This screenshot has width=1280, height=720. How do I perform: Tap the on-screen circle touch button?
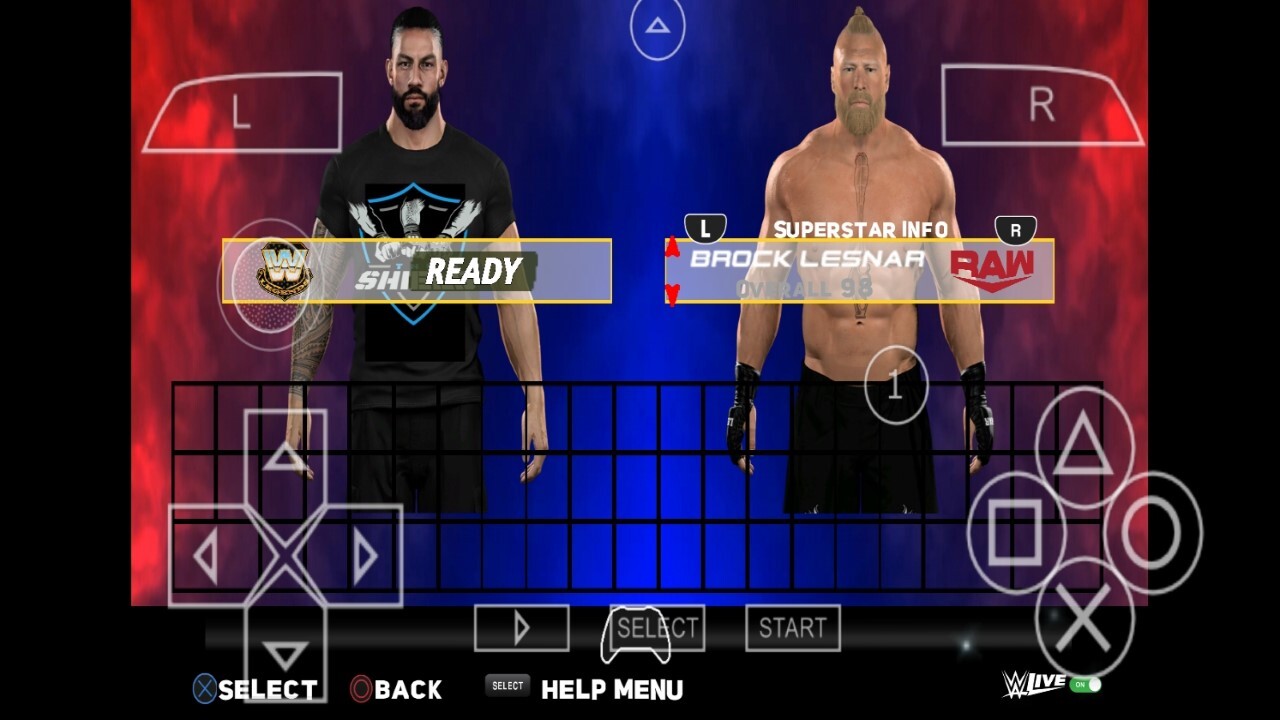click(x=1152, y=533)
